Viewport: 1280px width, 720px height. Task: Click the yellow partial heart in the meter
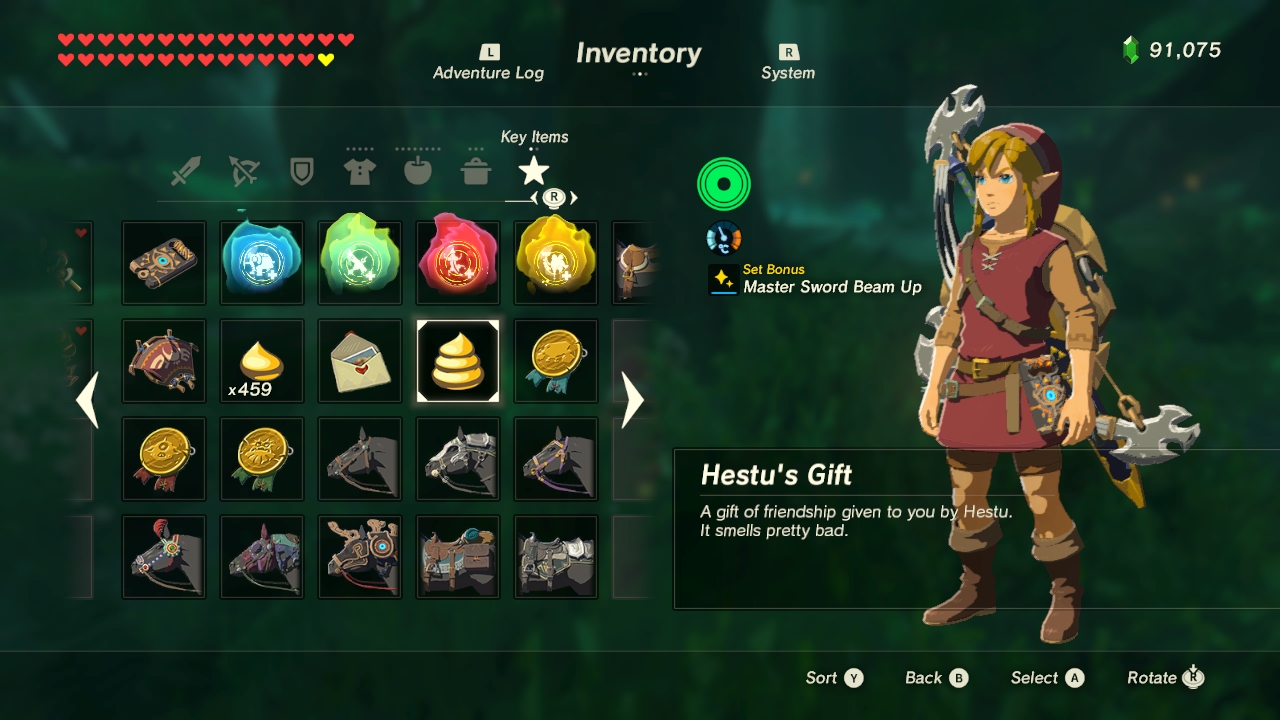324,59
